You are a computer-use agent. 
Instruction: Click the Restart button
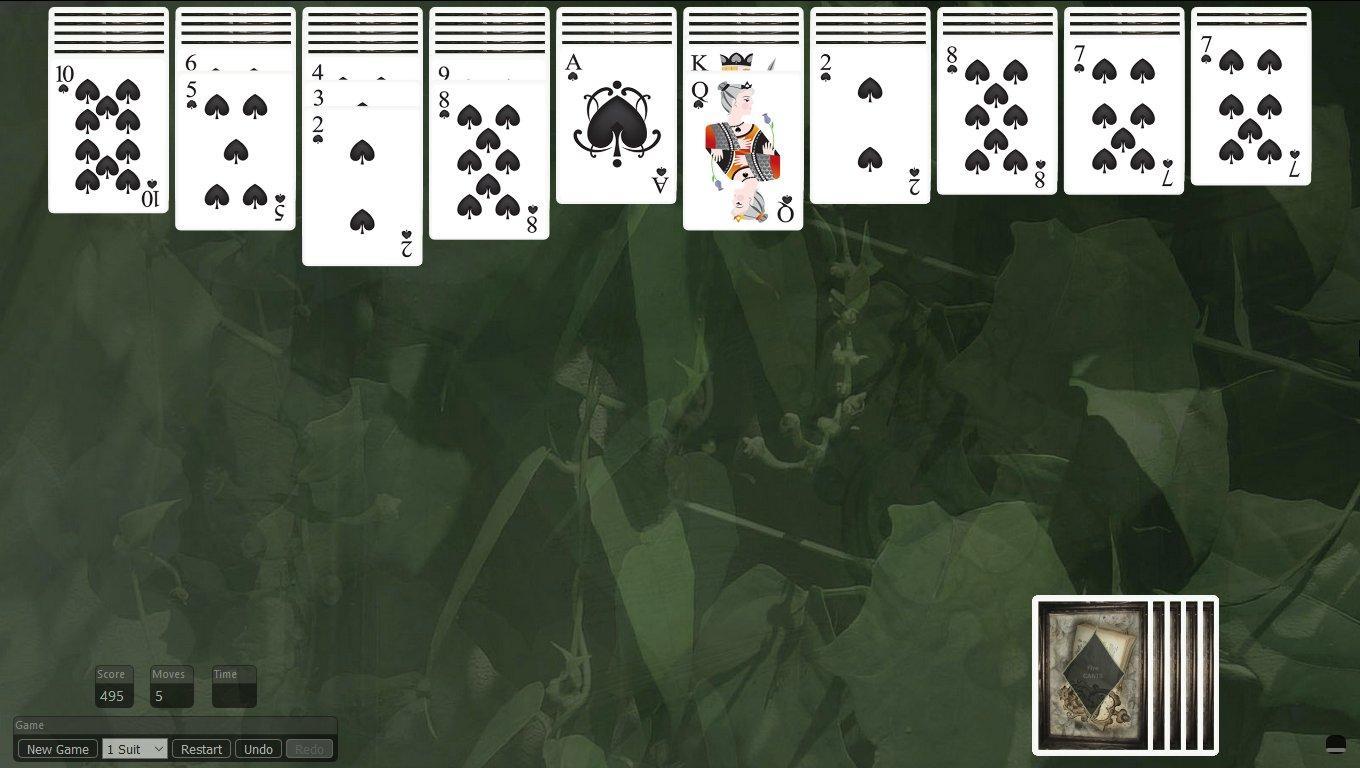(x=200, y=748)
